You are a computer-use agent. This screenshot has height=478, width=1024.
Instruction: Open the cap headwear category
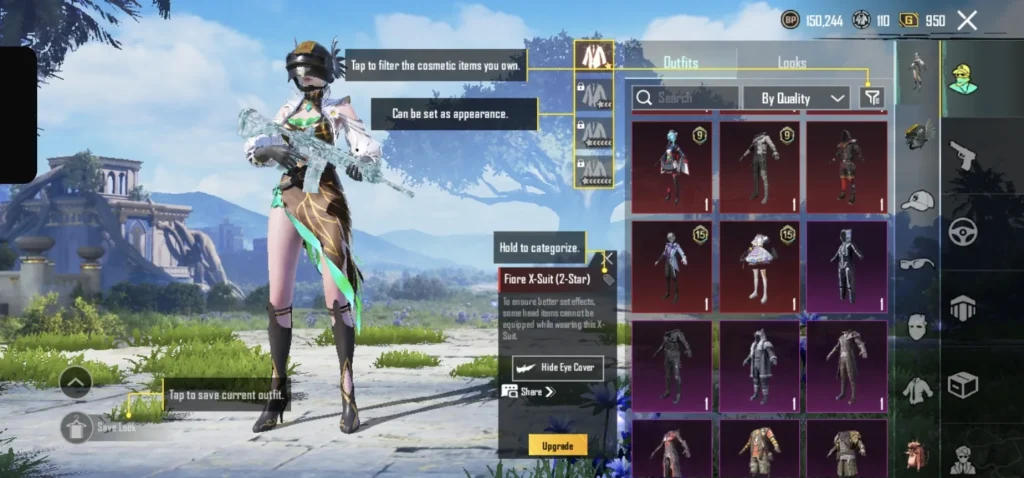[917, 200]
